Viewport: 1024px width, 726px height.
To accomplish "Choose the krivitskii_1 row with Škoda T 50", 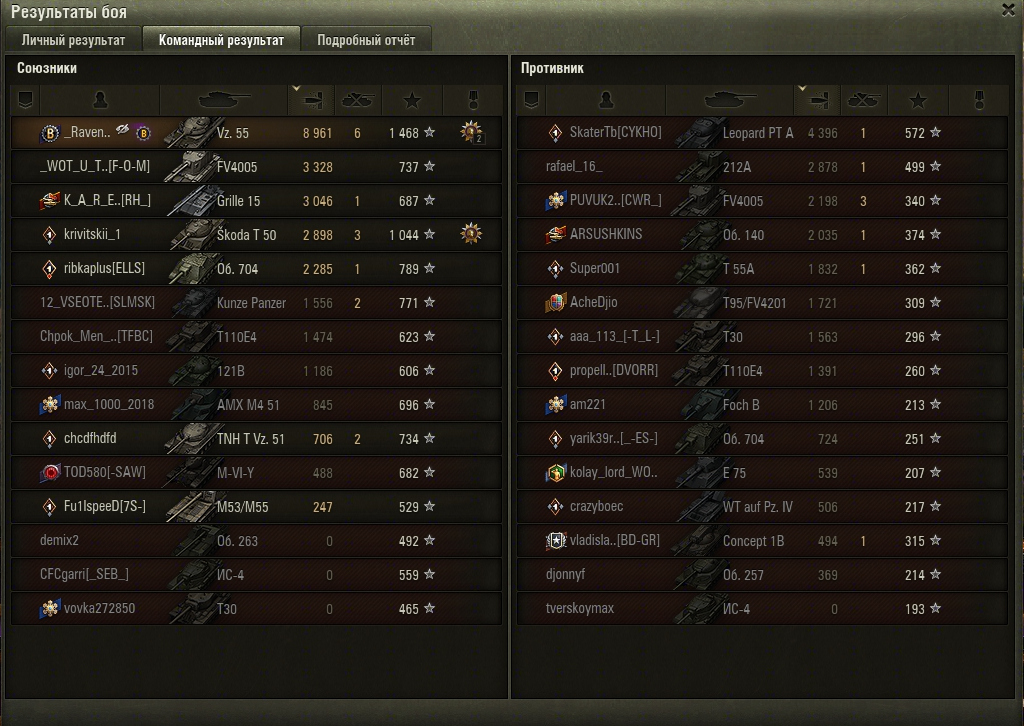I will point(256,235).
